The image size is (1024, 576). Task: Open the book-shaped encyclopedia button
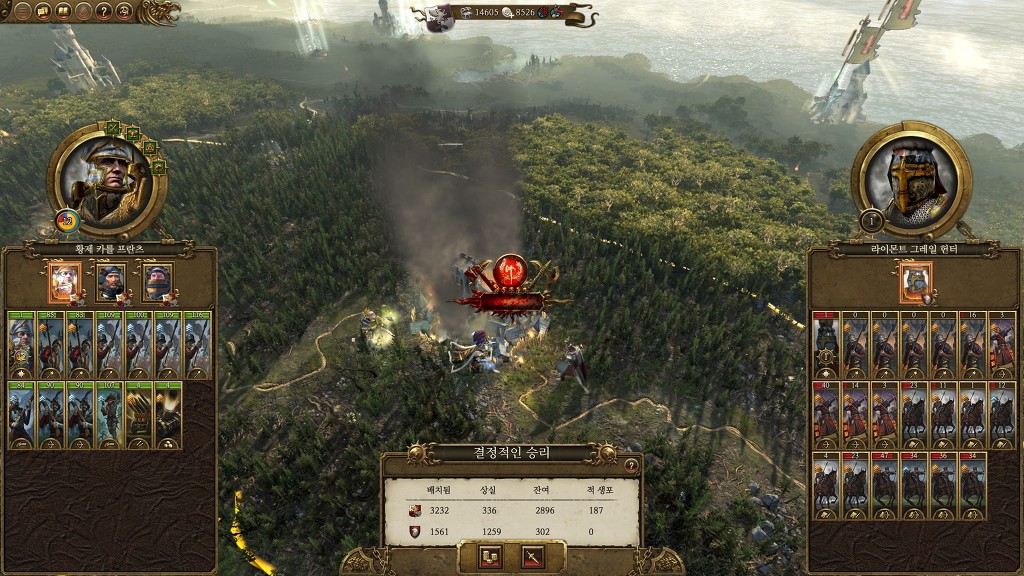click(61, 11)
